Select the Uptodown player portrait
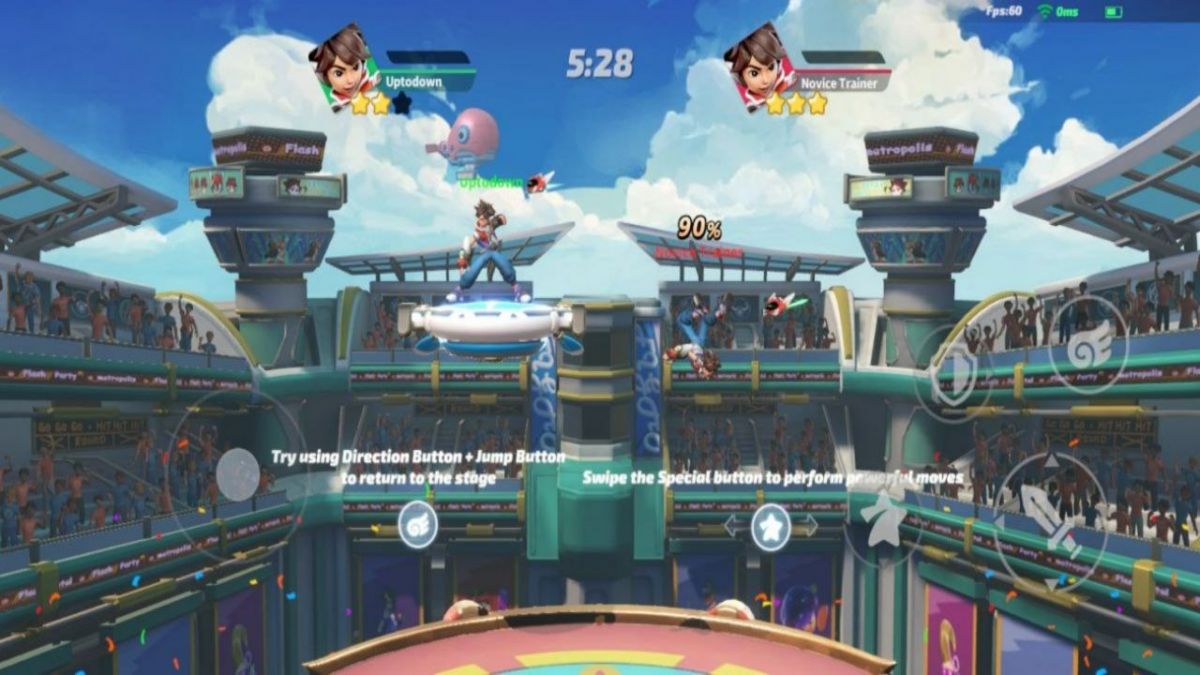The height and width of the screenshot is (675, 1200). click(342, 64)
